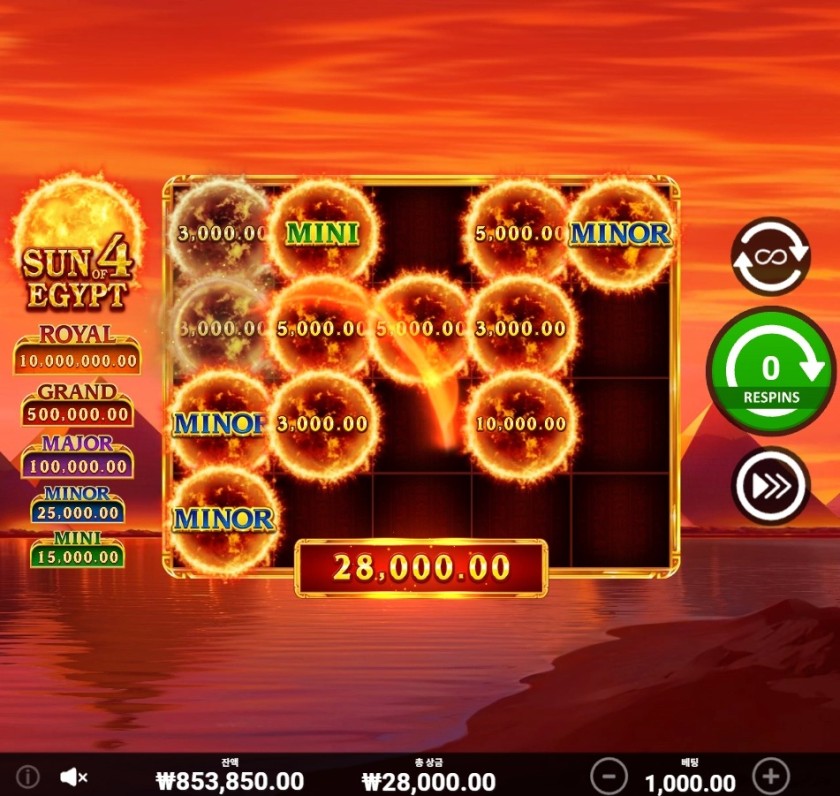Decrease the bet with minus button
840x796 pixels.
(x=608, y=775)
